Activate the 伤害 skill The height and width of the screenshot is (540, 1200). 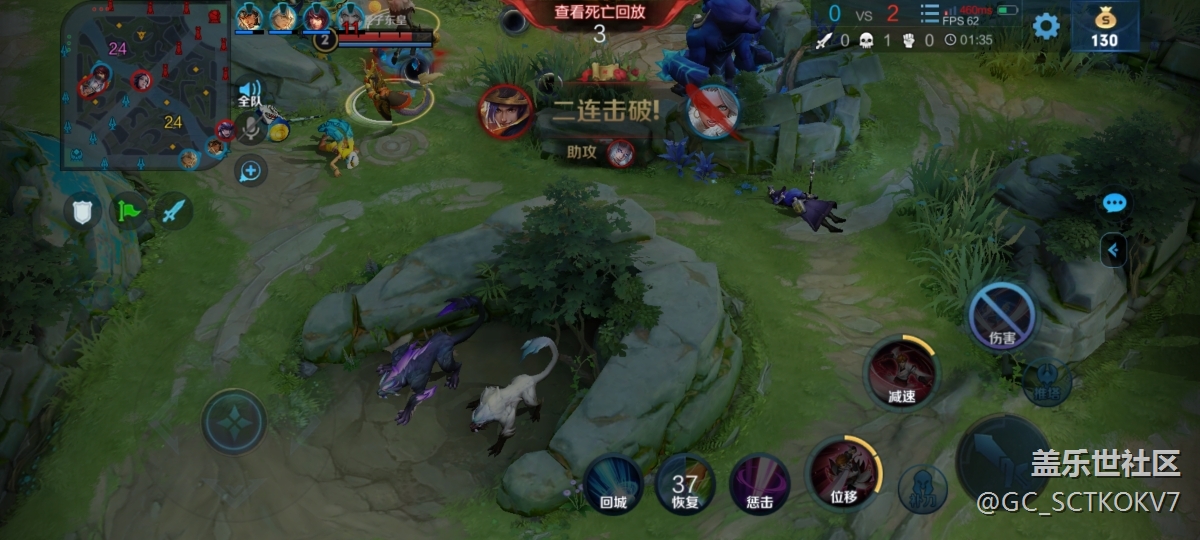(x=1002, y=317)
